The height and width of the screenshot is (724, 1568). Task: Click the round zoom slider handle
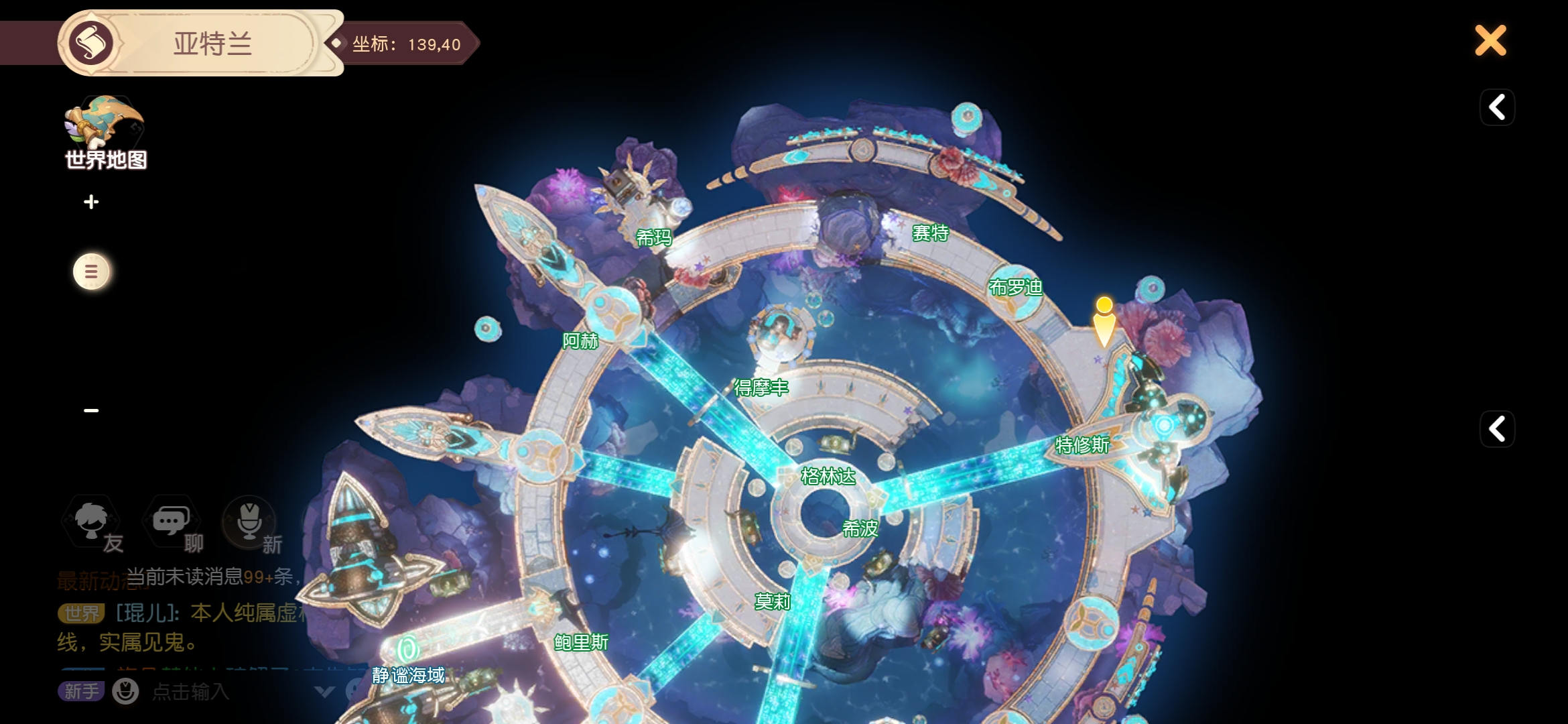pos(91,271)
